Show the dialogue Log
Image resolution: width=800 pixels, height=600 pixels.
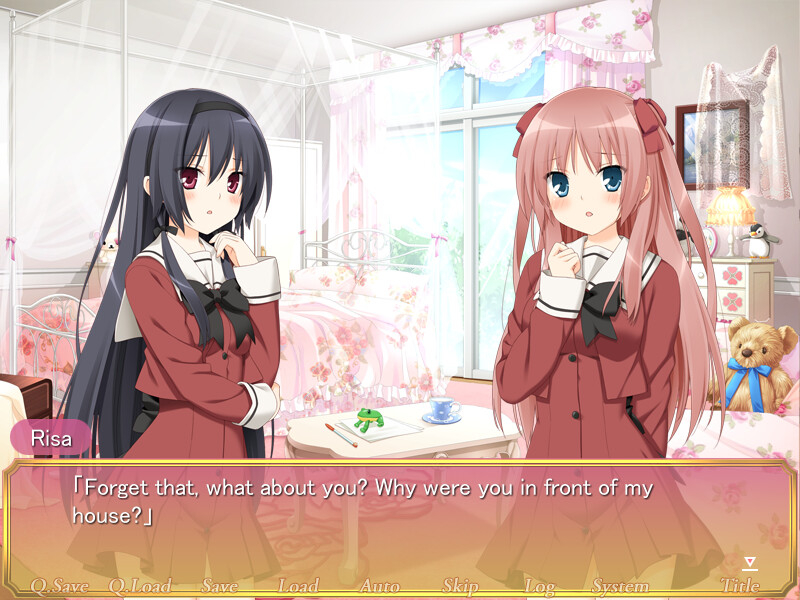[540, 586]
